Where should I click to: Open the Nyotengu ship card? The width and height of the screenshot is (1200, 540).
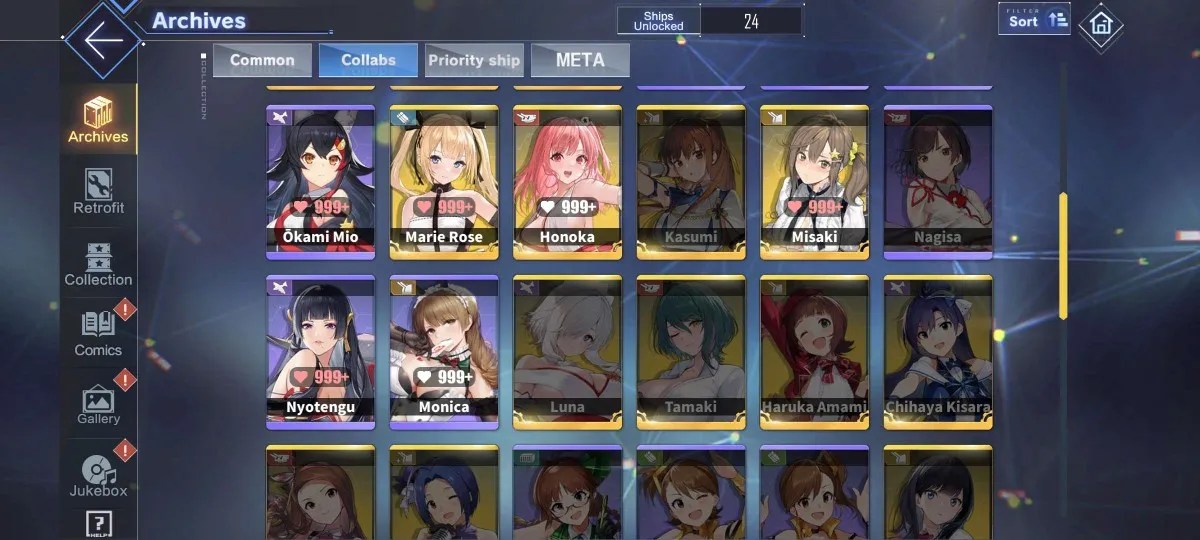tap(321, 352)
